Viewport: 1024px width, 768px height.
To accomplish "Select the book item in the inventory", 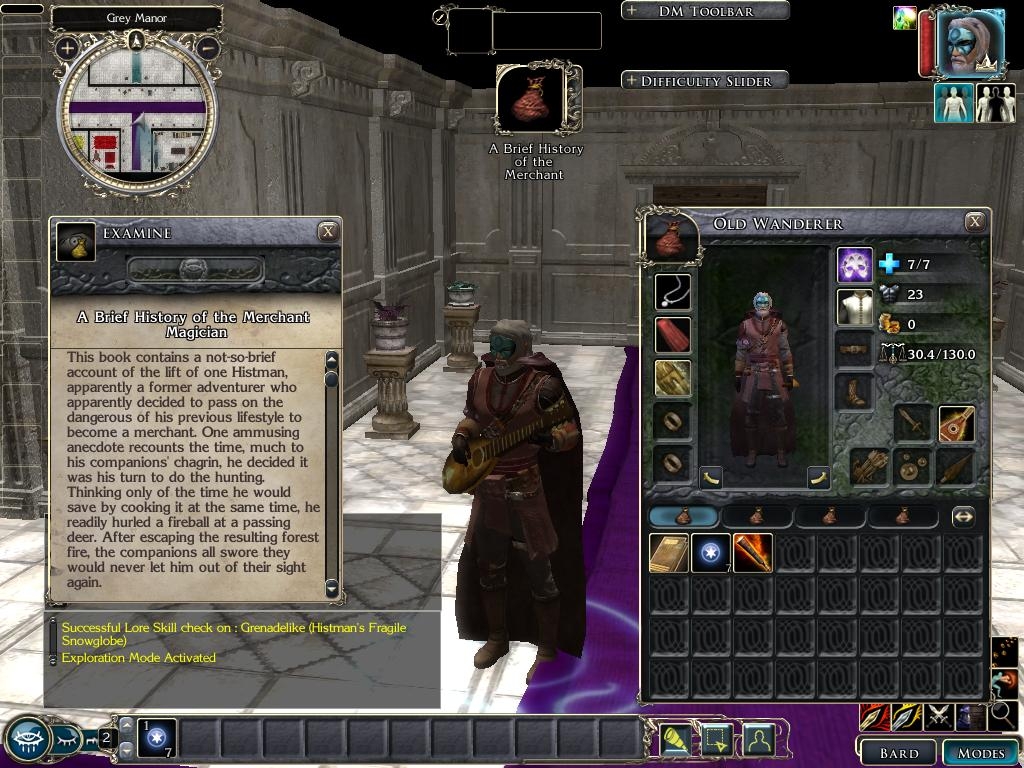I will point(668,553).
